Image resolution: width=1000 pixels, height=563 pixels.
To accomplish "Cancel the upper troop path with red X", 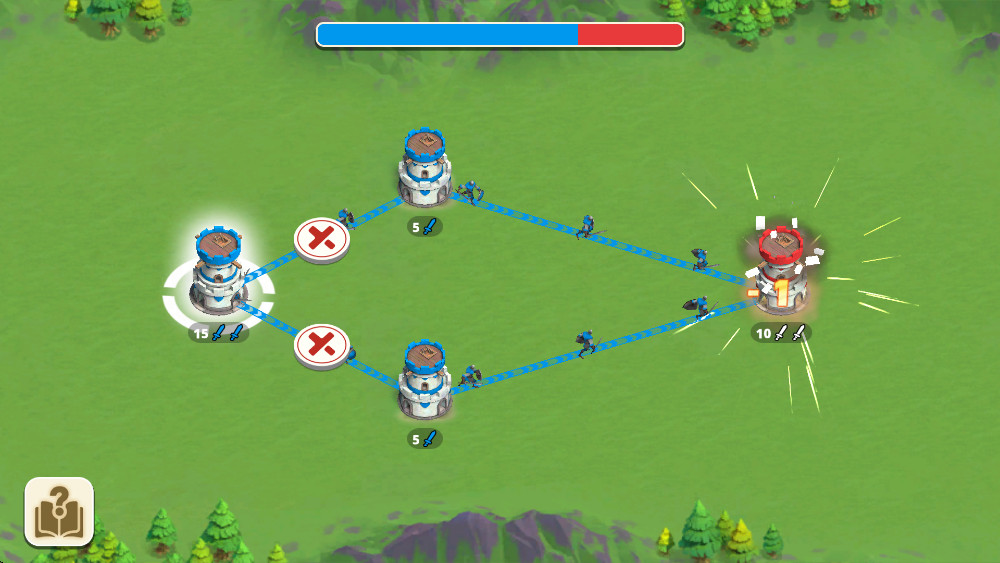I will tap(321, 239).
